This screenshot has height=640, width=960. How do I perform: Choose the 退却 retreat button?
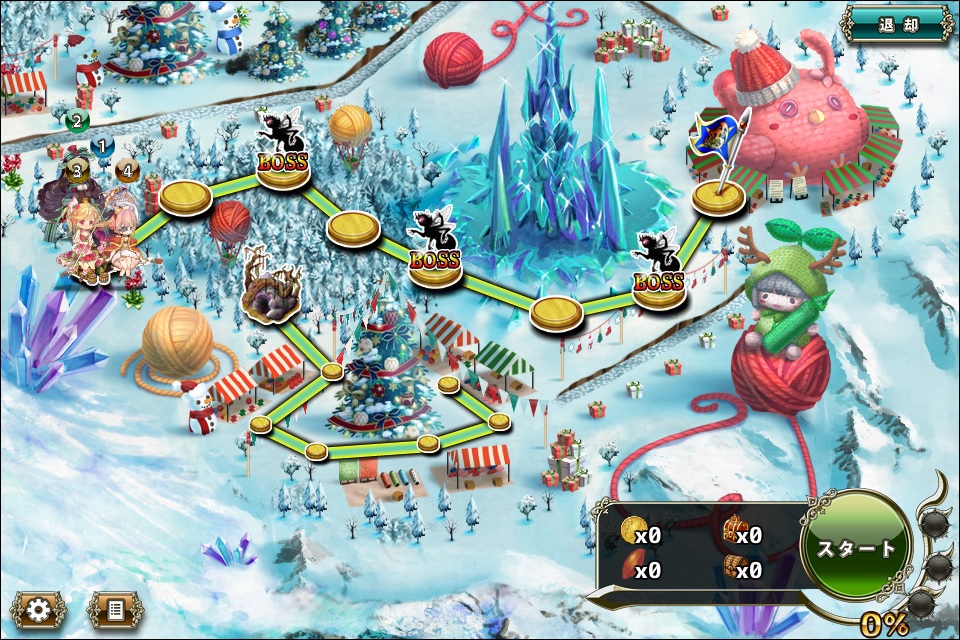click(x=897, y=23)
